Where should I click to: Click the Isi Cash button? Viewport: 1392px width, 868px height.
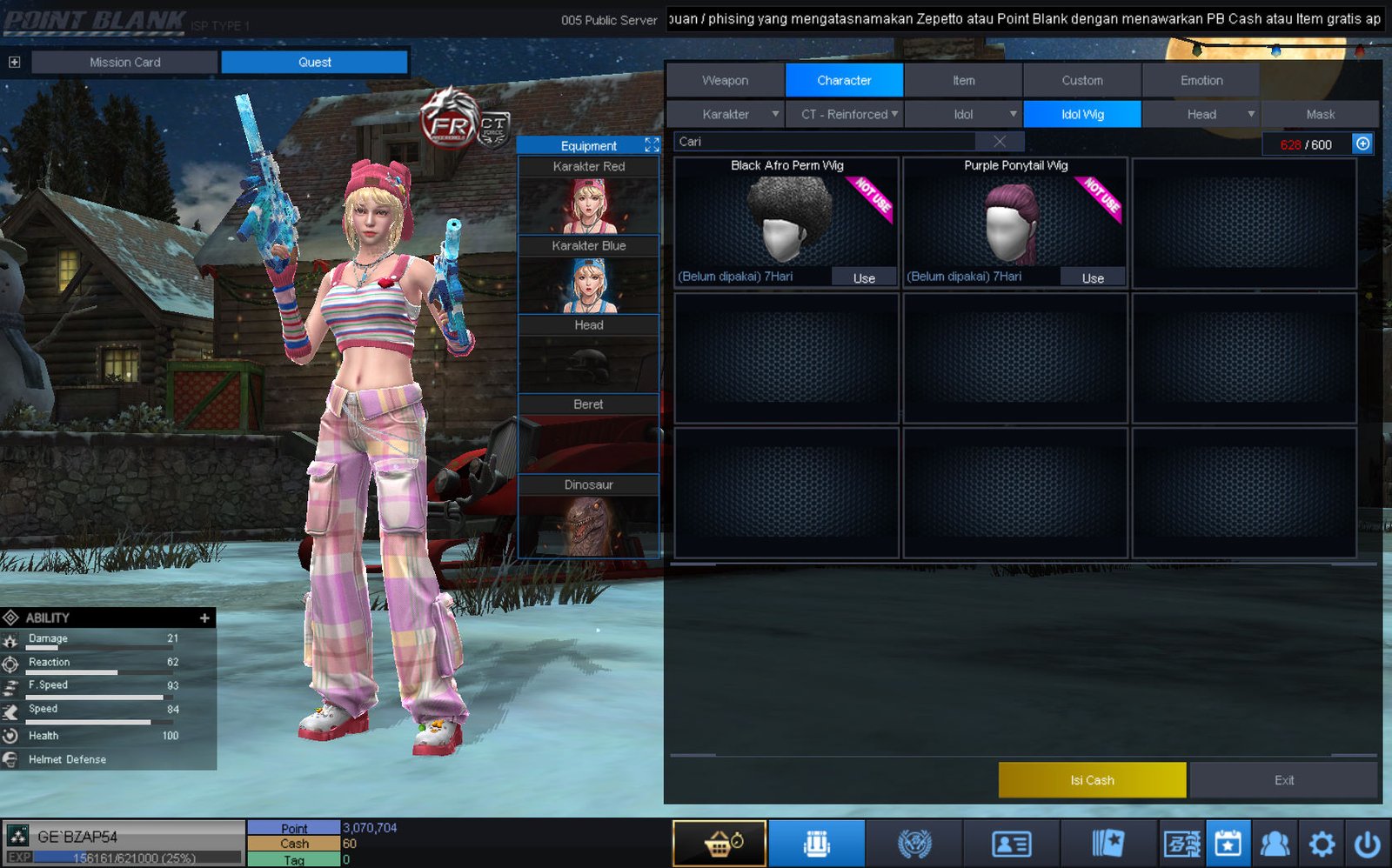(1092, 780)
